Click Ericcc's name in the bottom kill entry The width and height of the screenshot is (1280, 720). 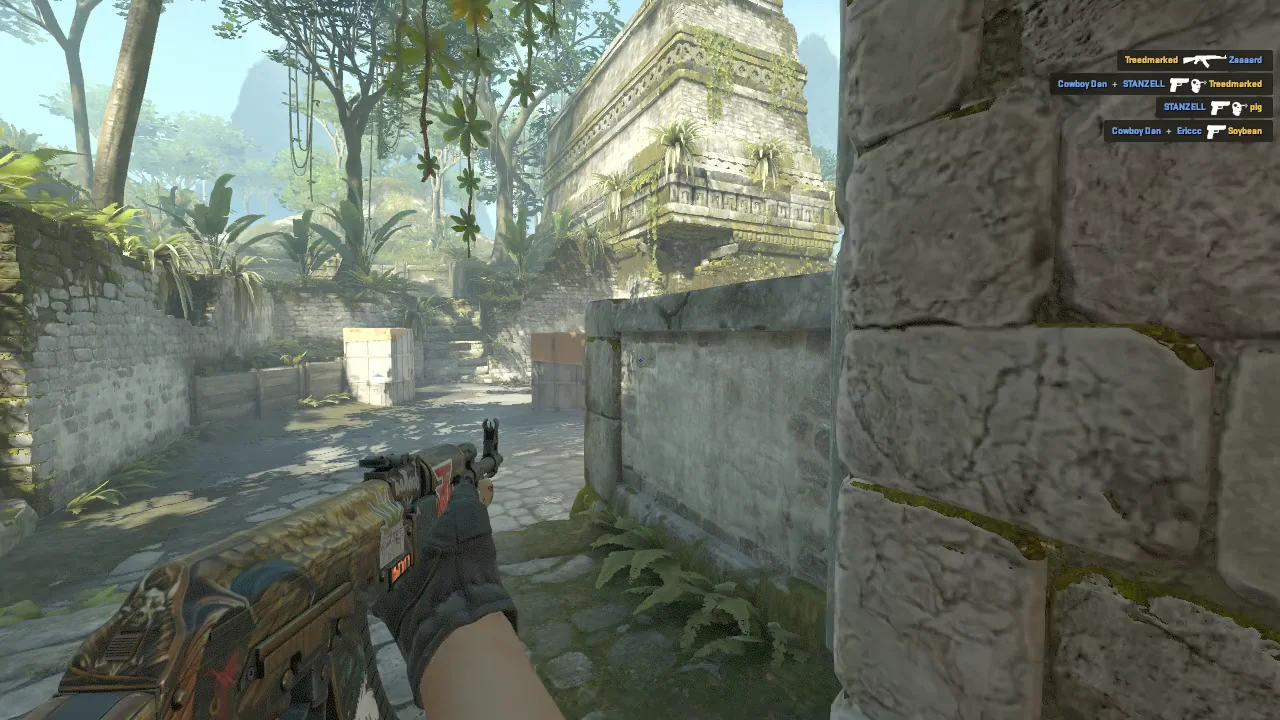[x=1189, y=131]
